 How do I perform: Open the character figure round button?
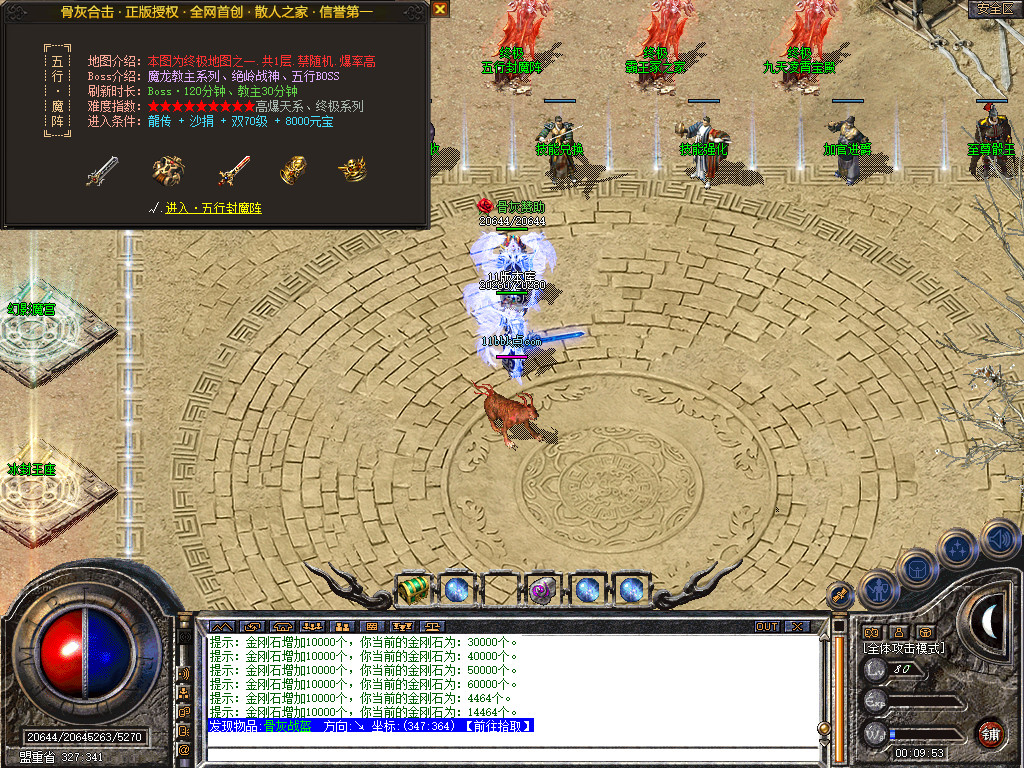(876, 588)
